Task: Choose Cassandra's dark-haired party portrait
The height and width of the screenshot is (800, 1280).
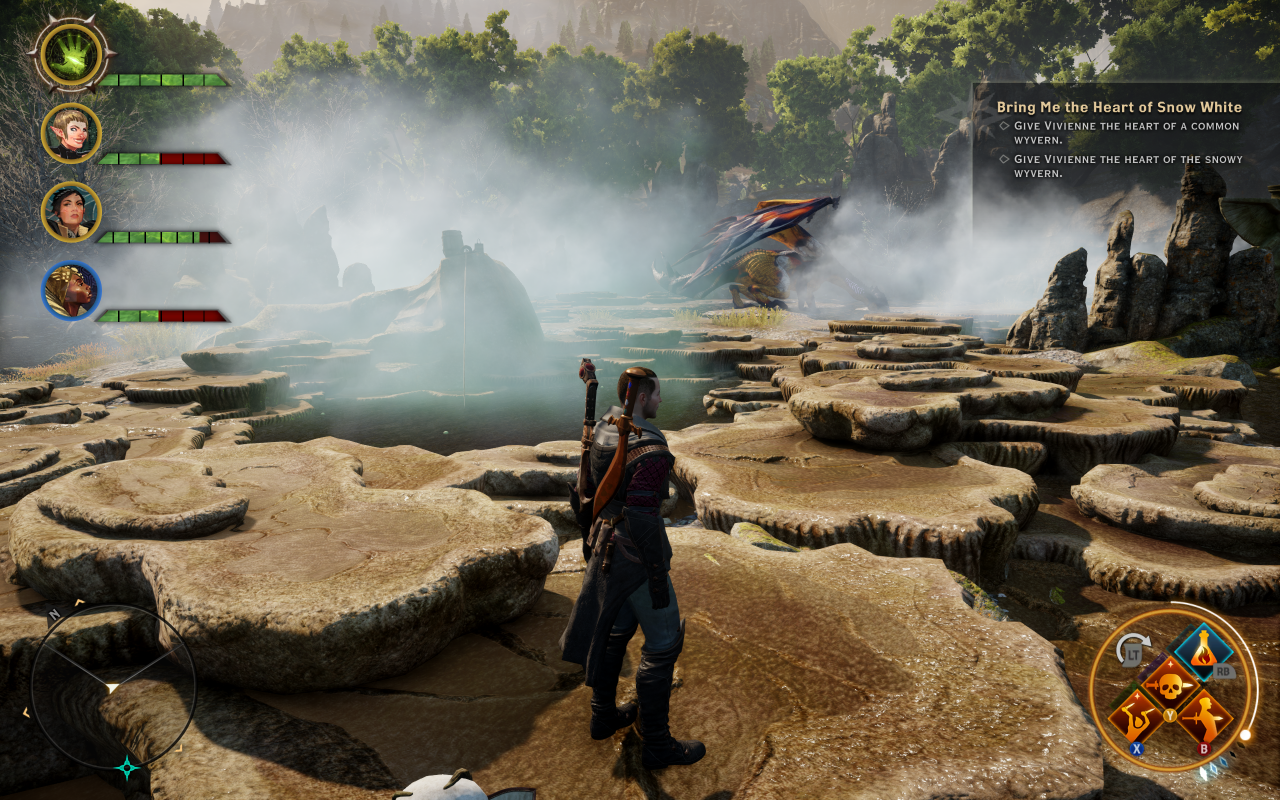Action: (71, 212)
